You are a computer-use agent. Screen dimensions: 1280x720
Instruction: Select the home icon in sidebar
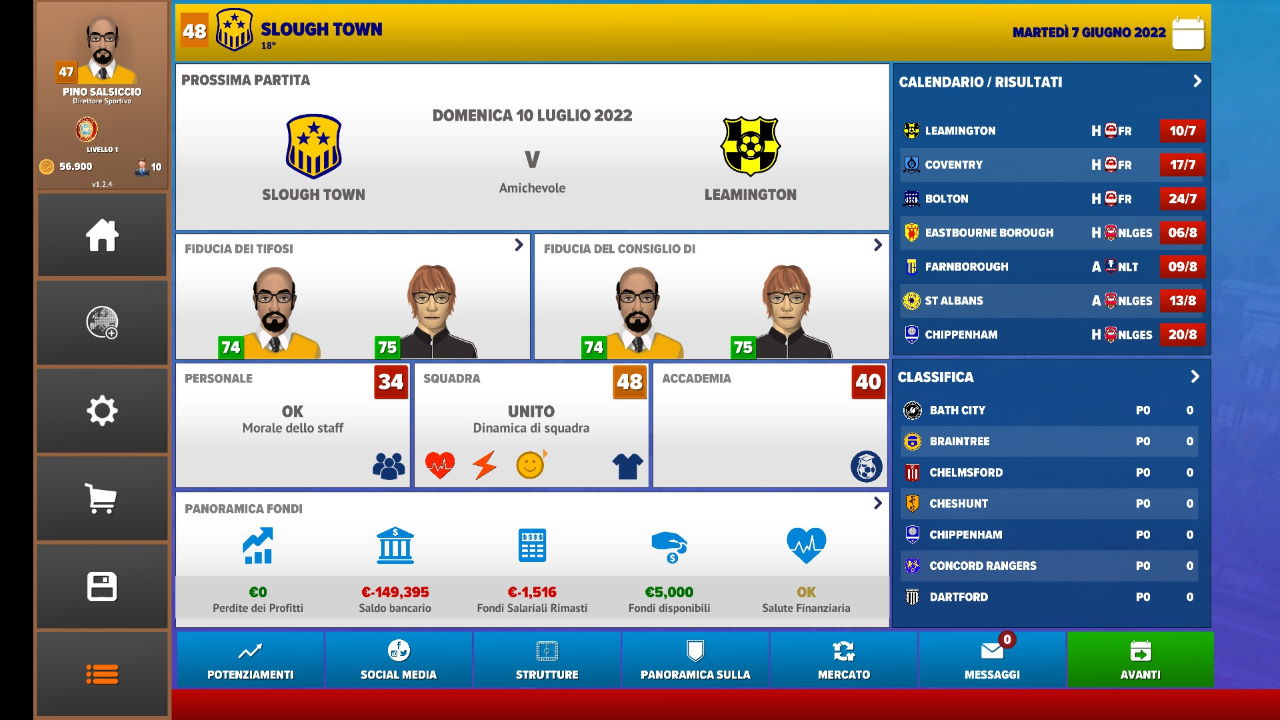pos(102,235)
